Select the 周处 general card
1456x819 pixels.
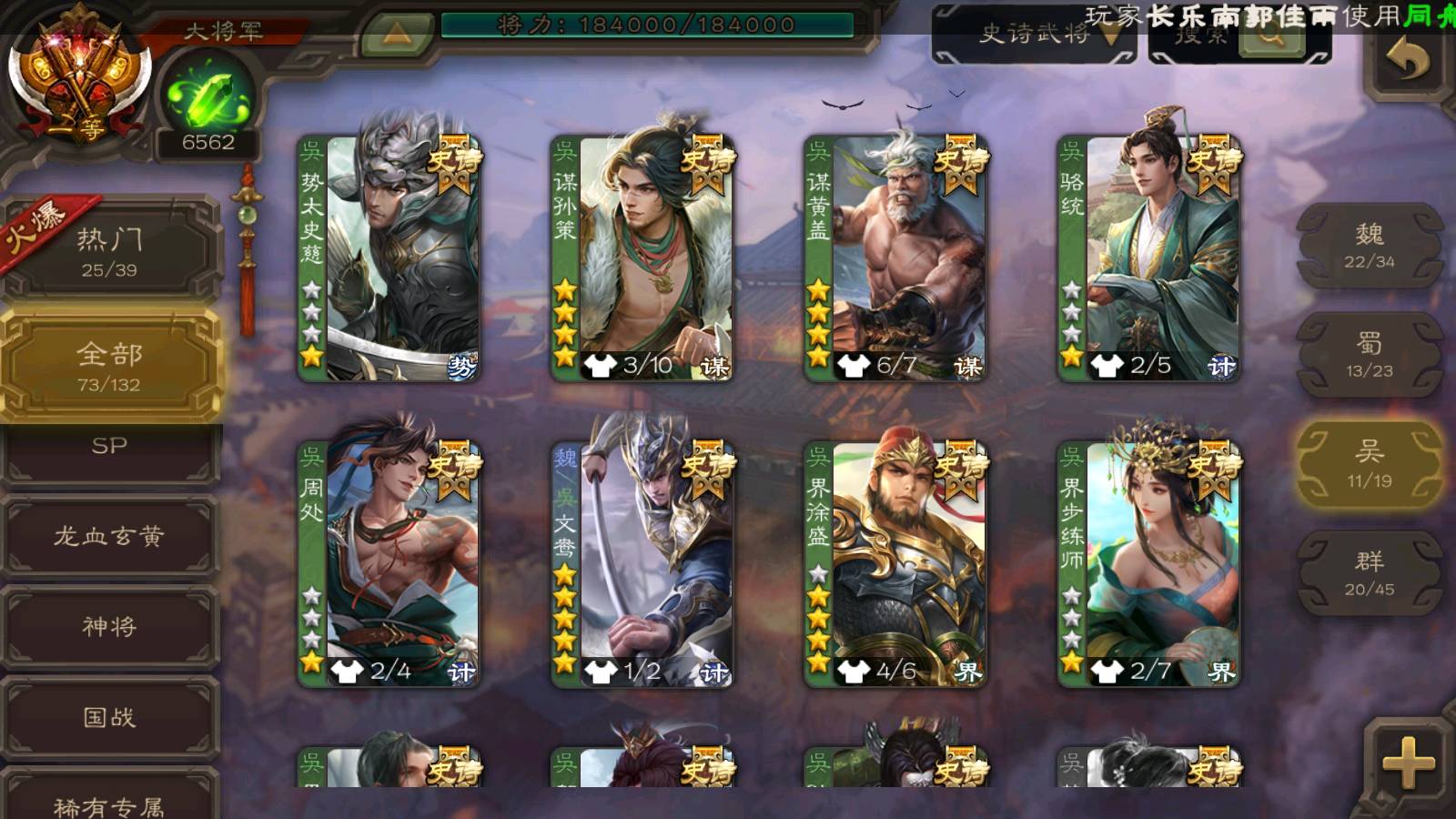[x=390, y=564]
